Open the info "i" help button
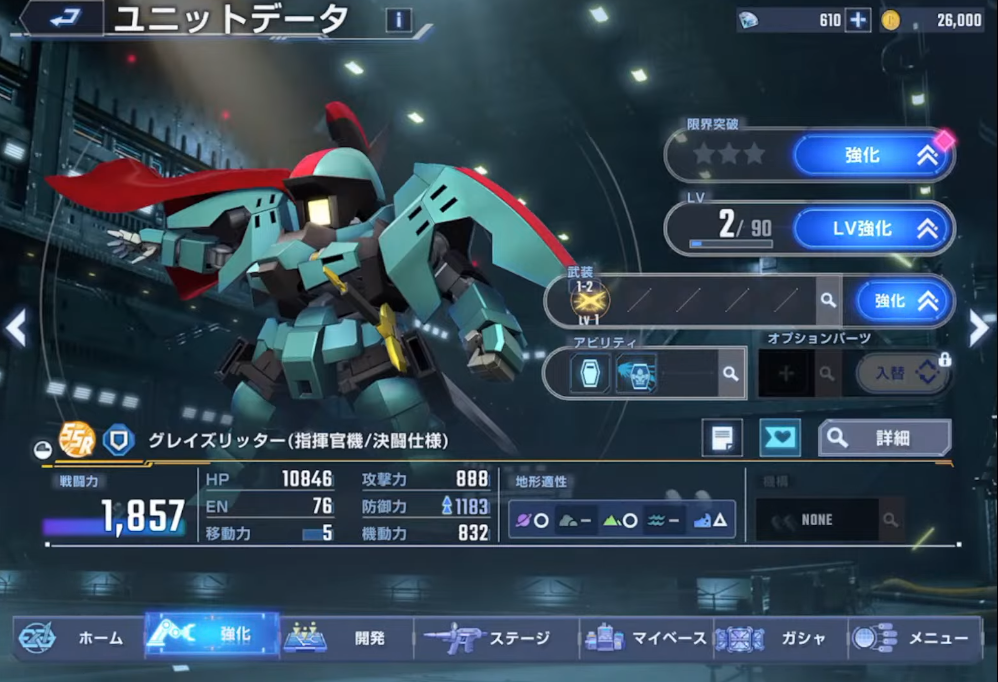This screenshot has width=998, height=682. point(398,19)
